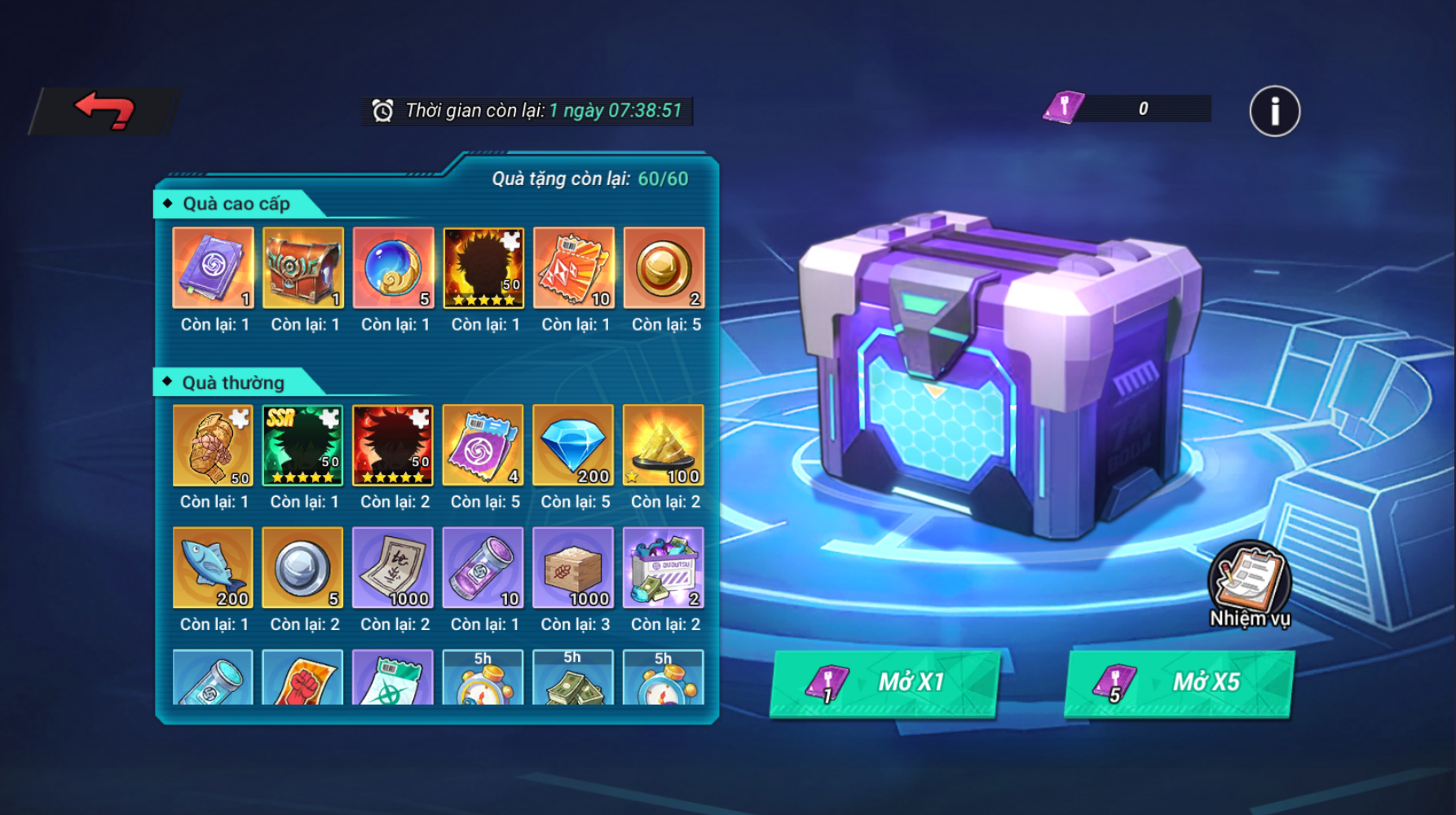The height and width of the screenshot is (815, 1456).
Task: Choose the purple canister reward with 10
Action: click(483, 567)
